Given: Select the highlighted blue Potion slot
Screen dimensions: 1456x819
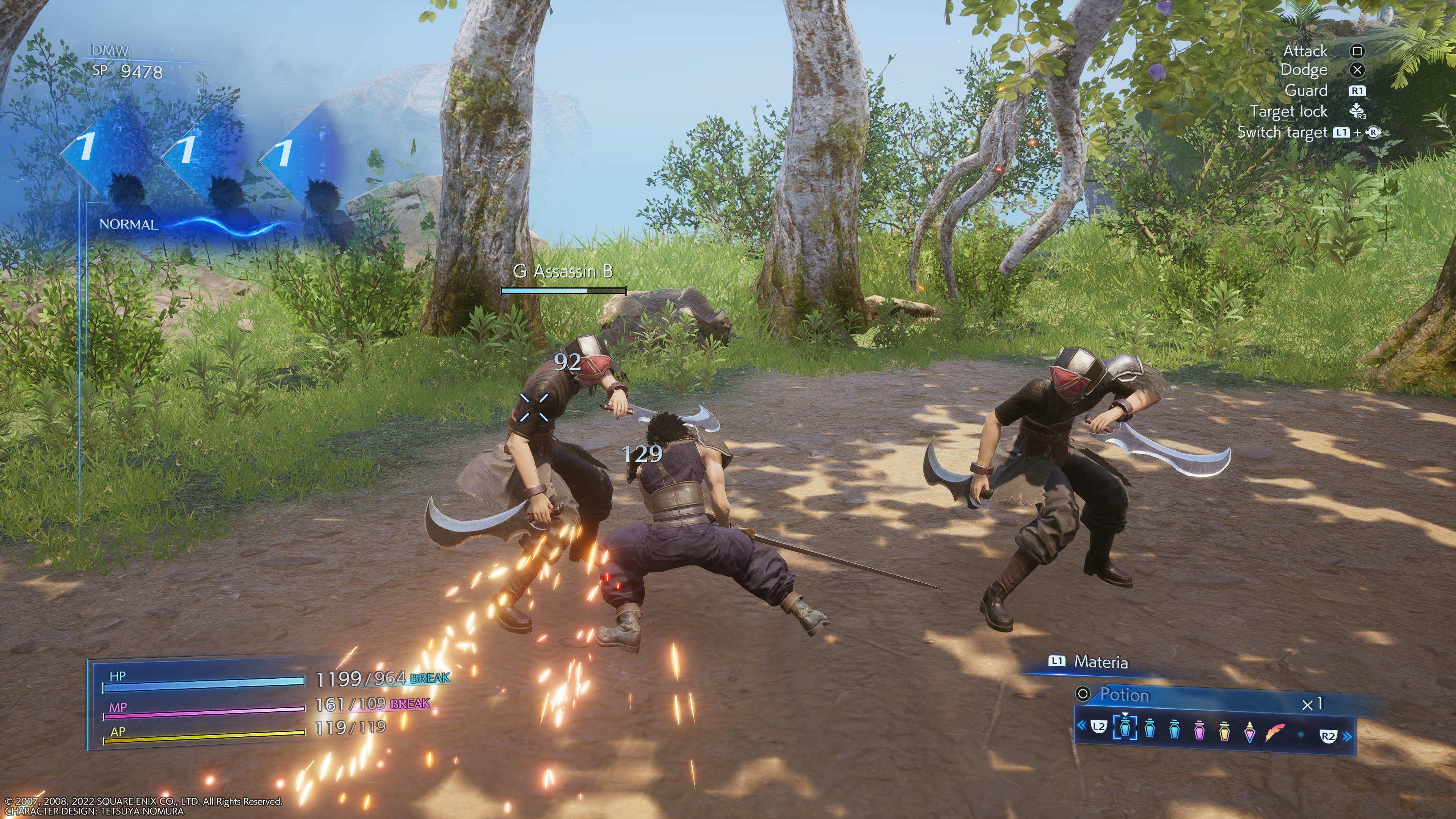Looking at the screenshot, I should point(1125,728).
